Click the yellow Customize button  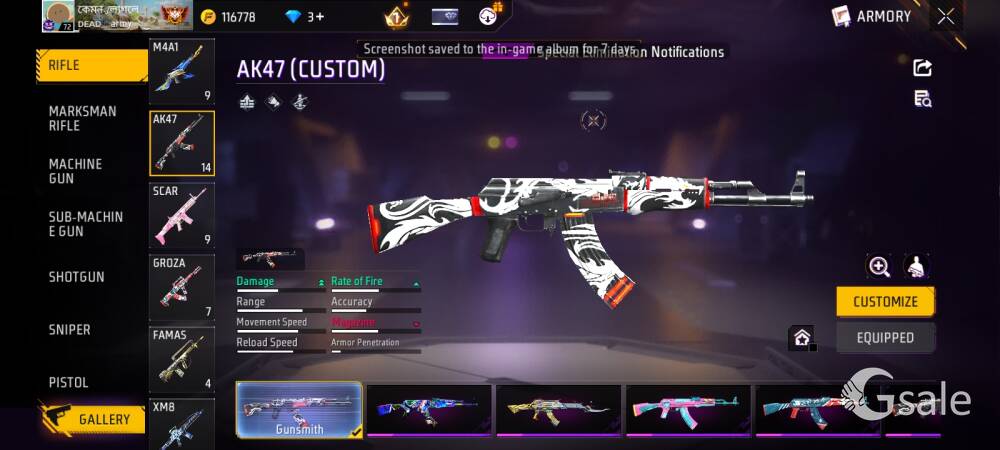(885, 302)
